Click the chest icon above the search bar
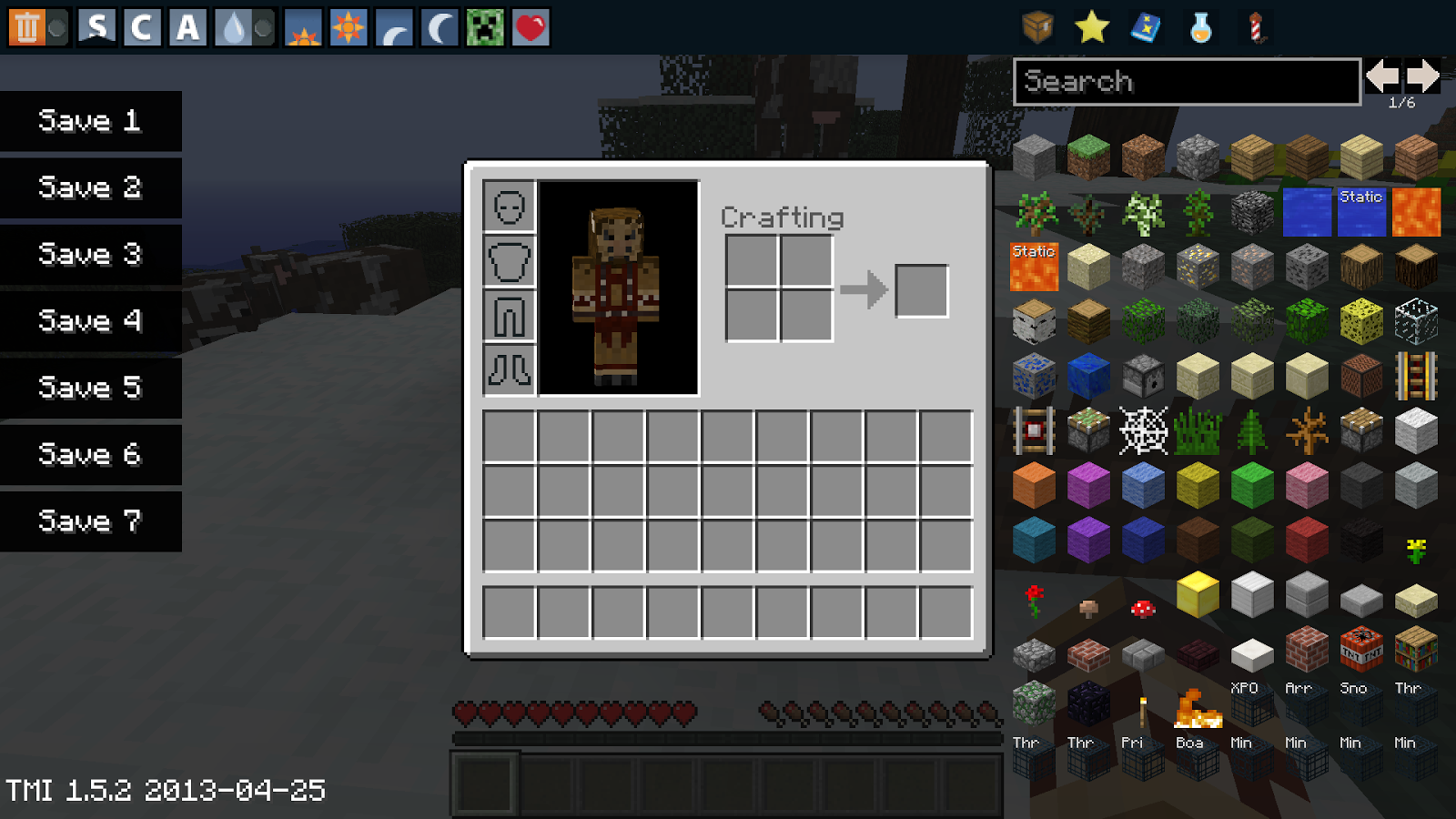 [x=1036, y=27]
